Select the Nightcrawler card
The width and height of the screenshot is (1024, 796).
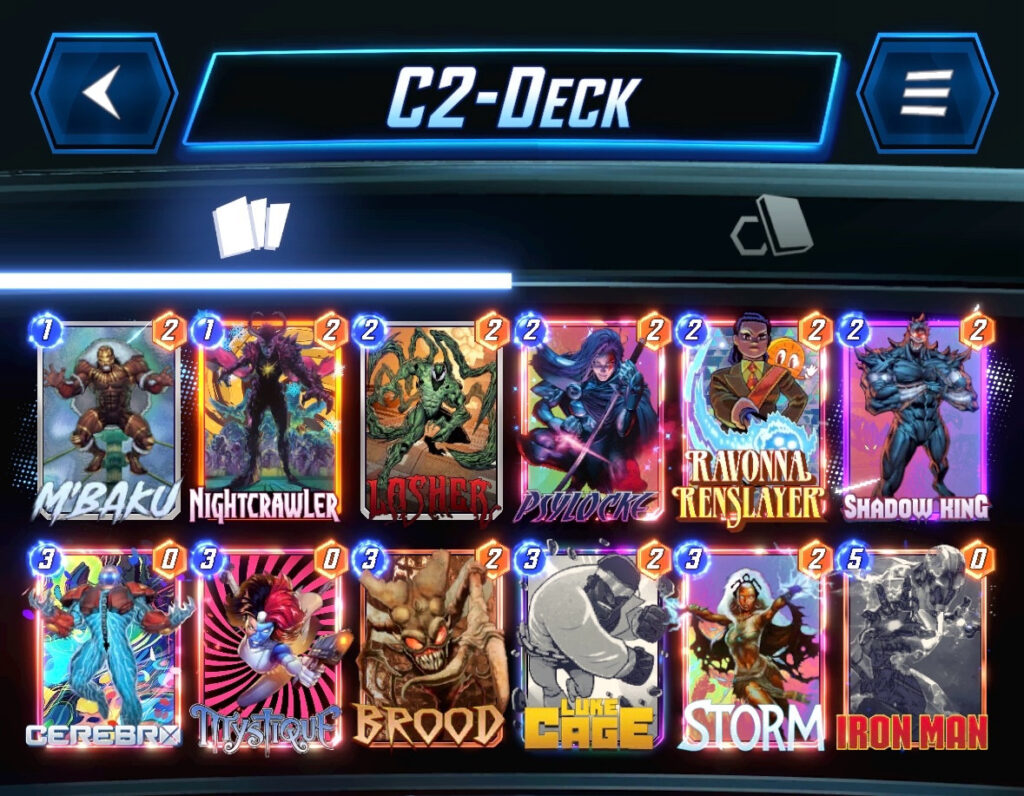tap(268, 420)
